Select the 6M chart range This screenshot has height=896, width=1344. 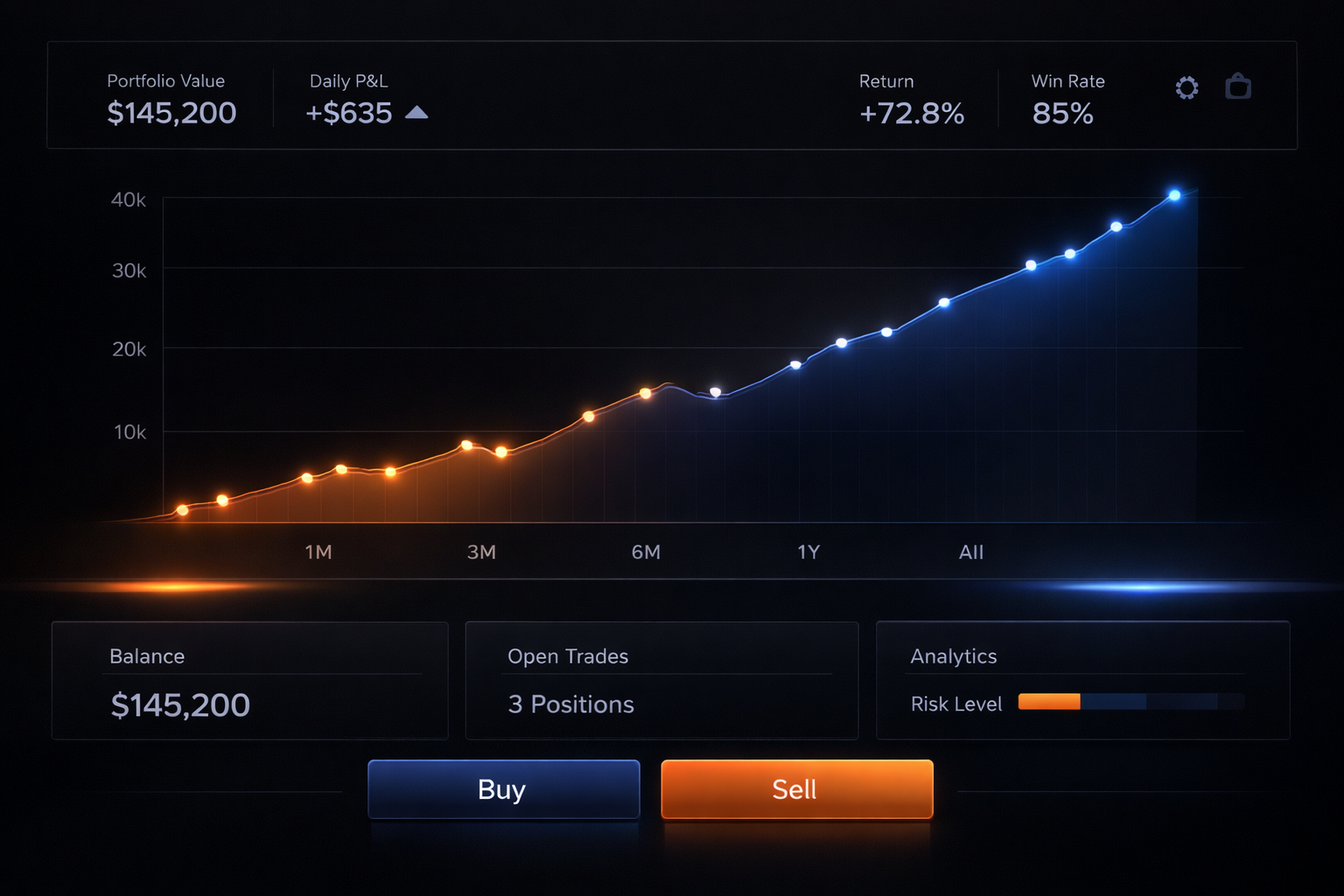(646, 552)
